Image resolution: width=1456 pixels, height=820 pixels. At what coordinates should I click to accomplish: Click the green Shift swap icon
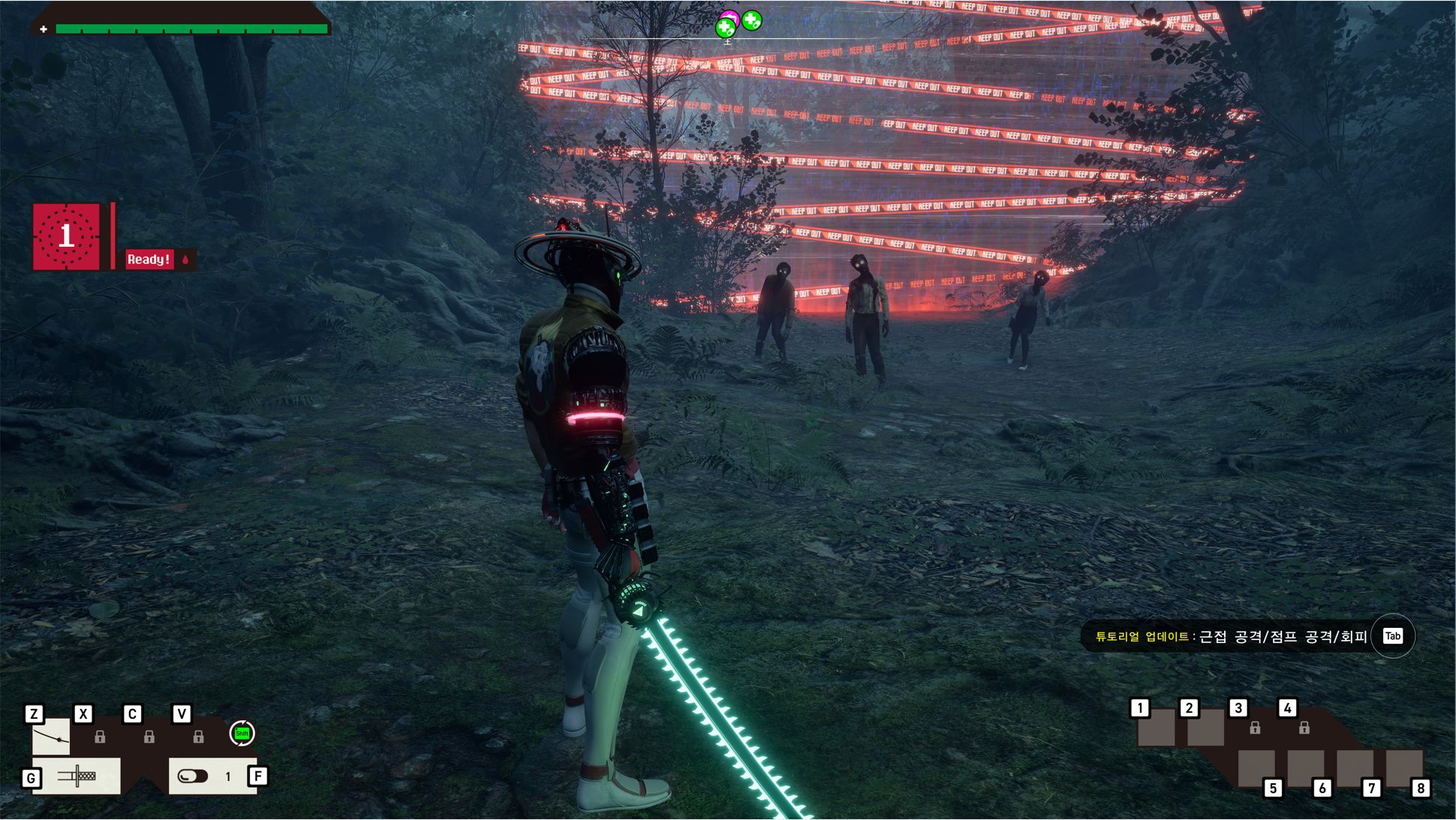coord(242,733)
